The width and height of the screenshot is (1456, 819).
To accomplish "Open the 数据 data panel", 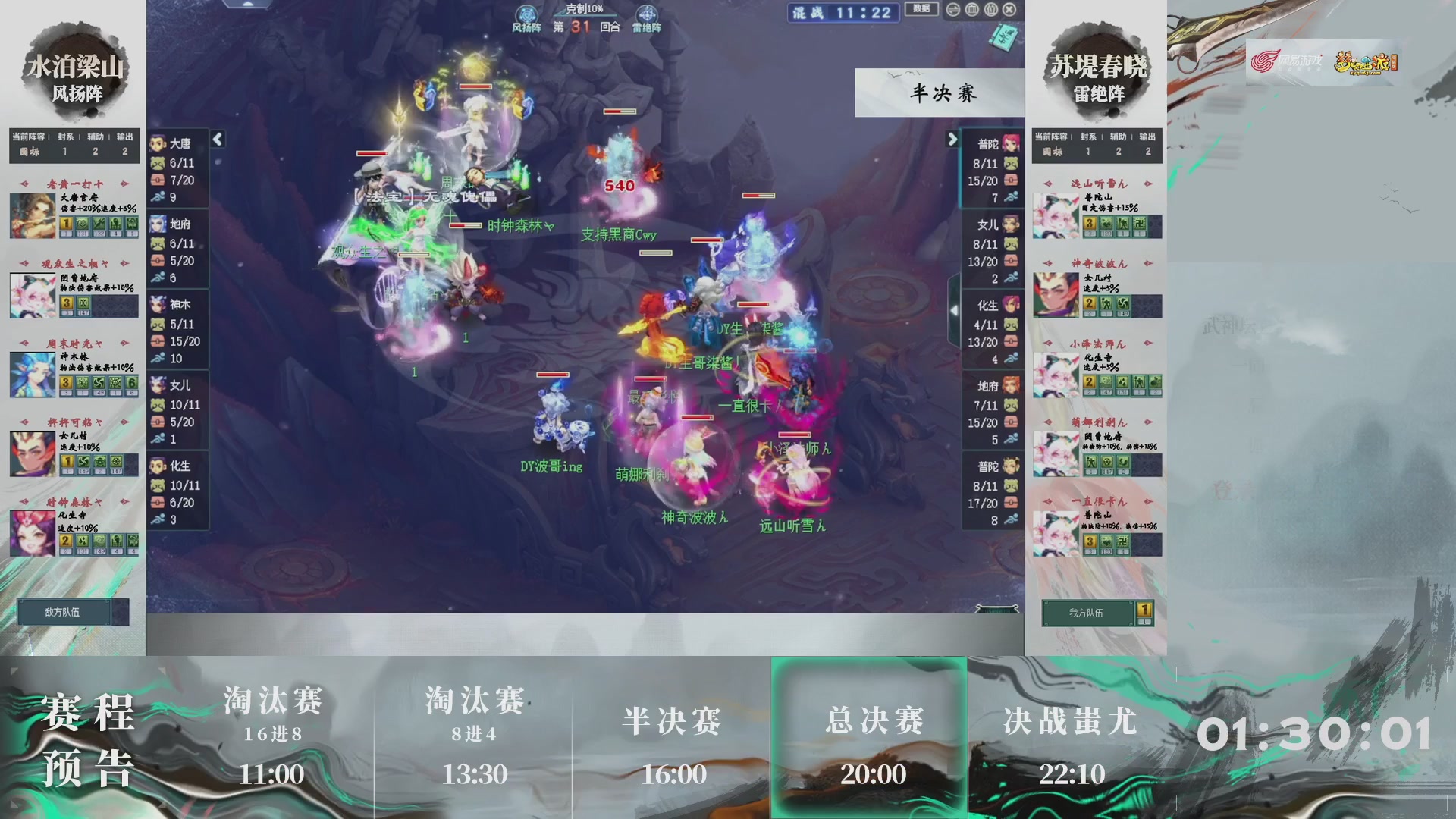I will pyautogui.click(x=921, y=9).
